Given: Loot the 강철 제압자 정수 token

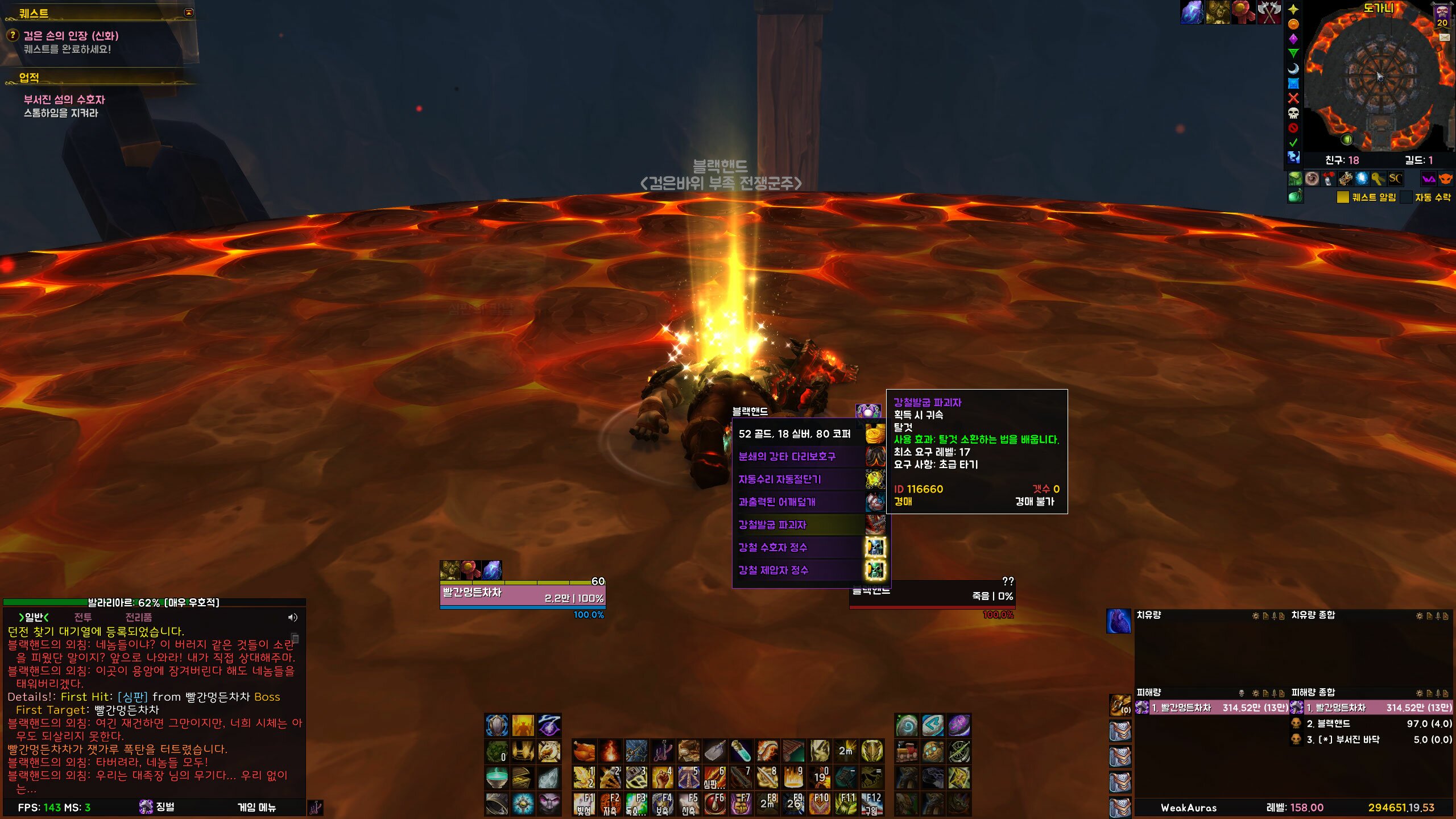Looking at the screenshot, I should coord(773,570).
